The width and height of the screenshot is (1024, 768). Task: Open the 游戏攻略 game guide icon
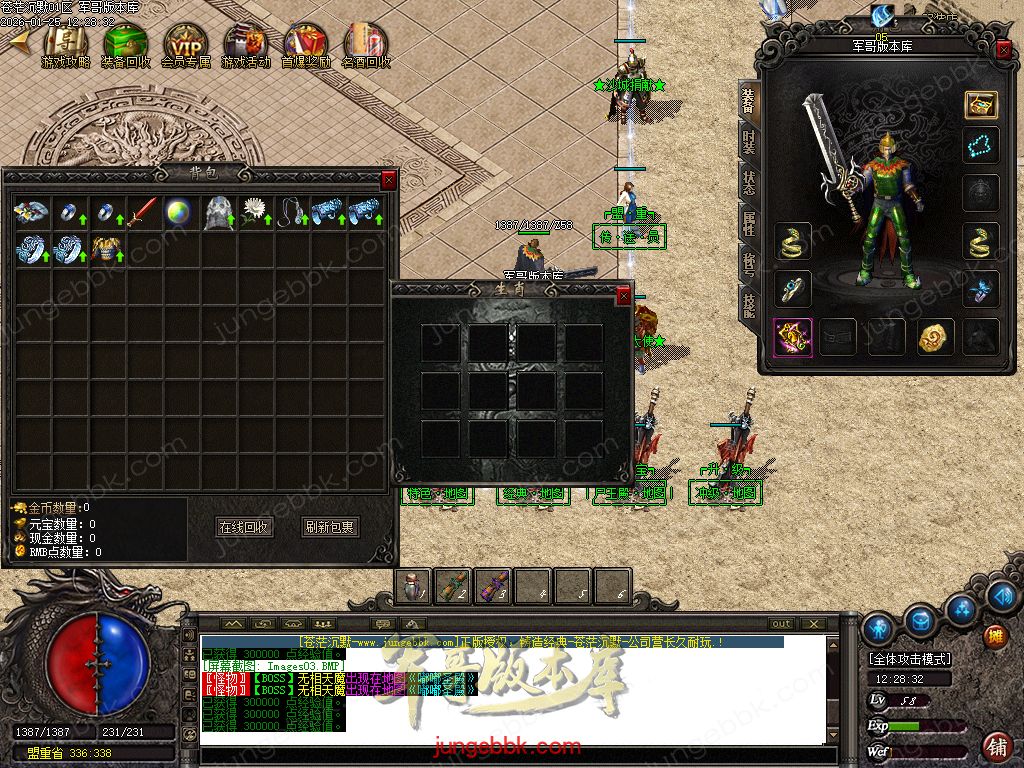click(x=66, y=45)
